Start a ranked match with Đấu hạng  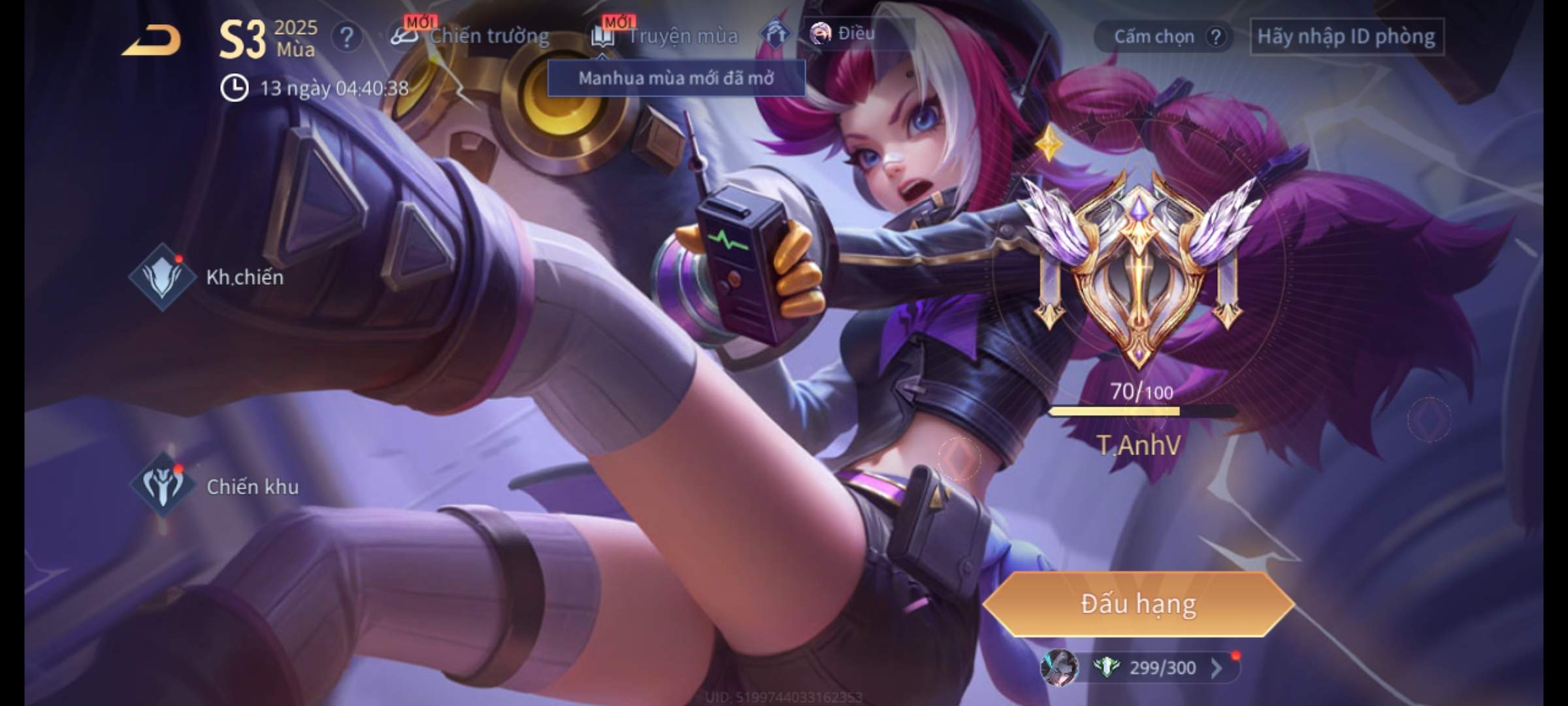1139,604
